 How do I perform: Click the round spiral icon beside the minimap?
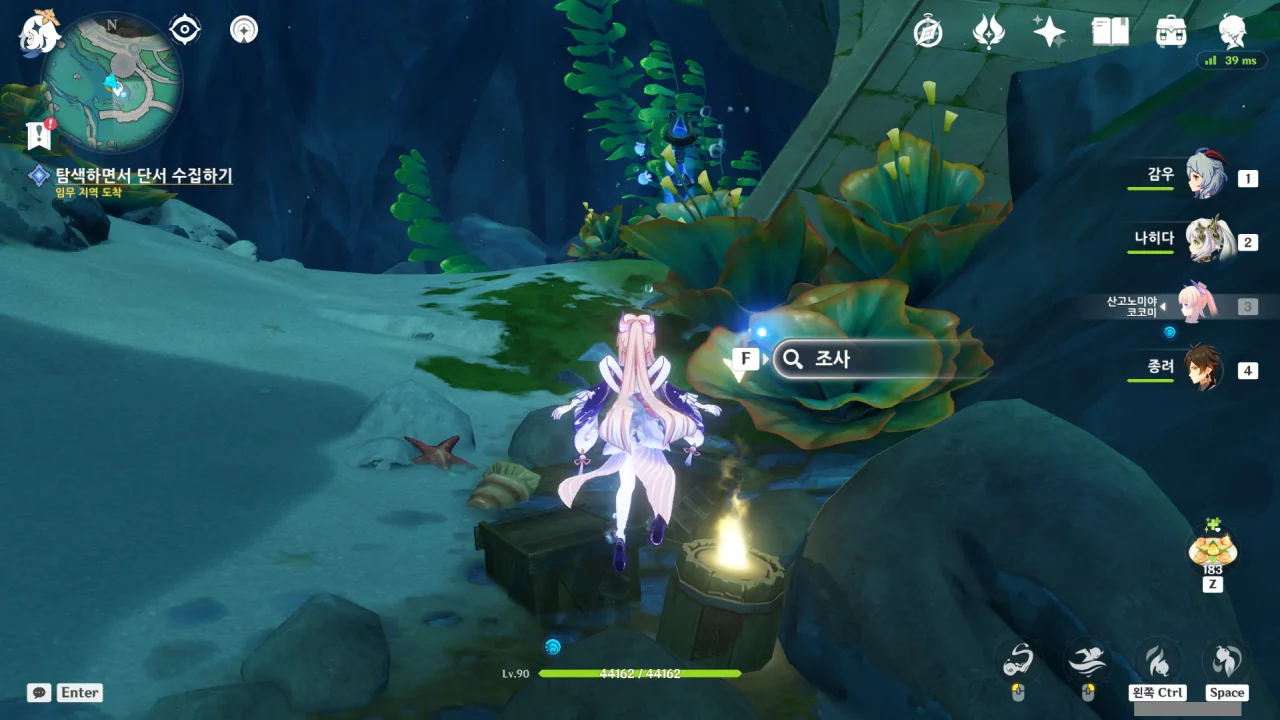(243, 30)
